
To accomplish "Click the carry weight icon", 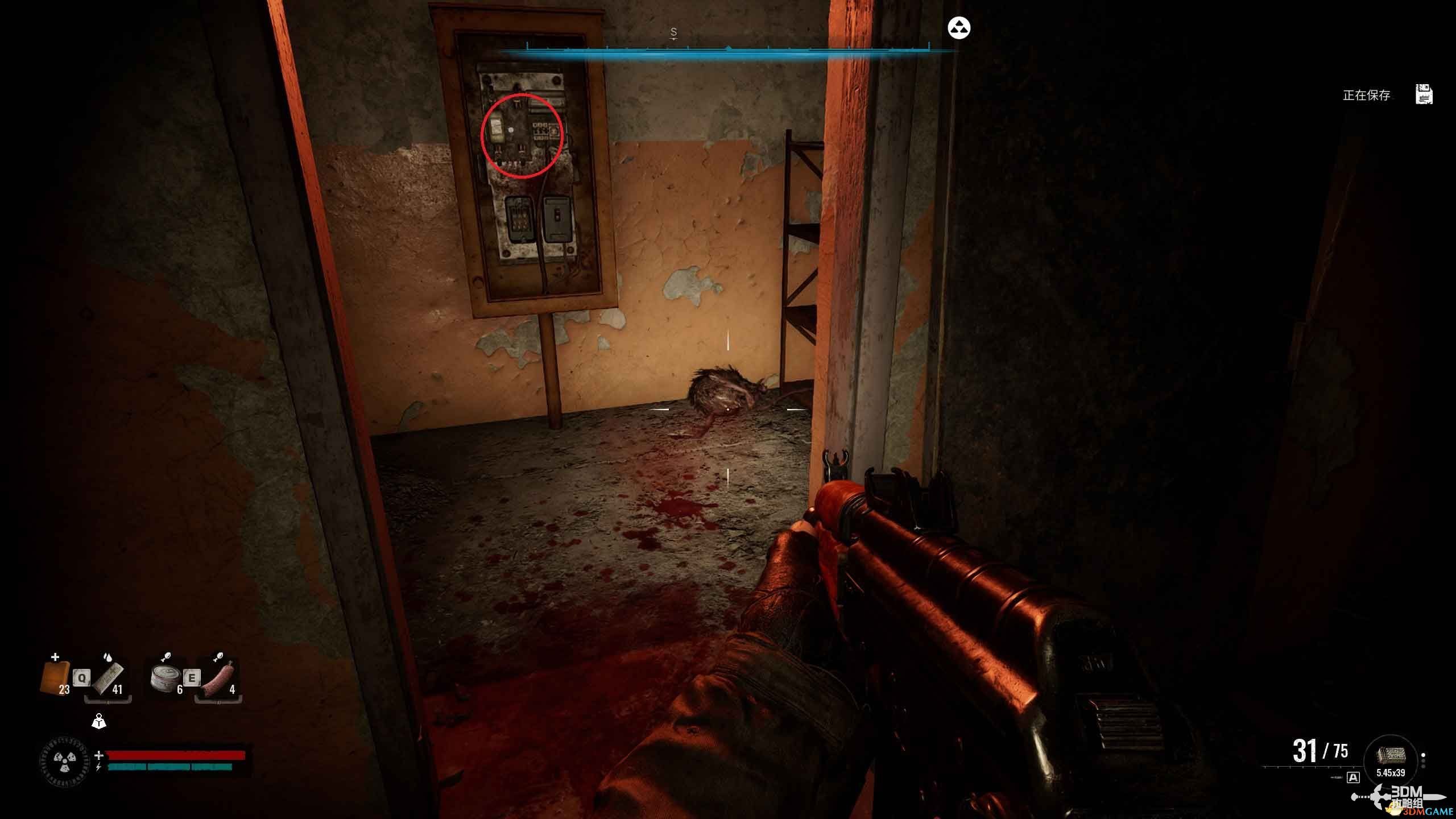I will tap(99, 722).
